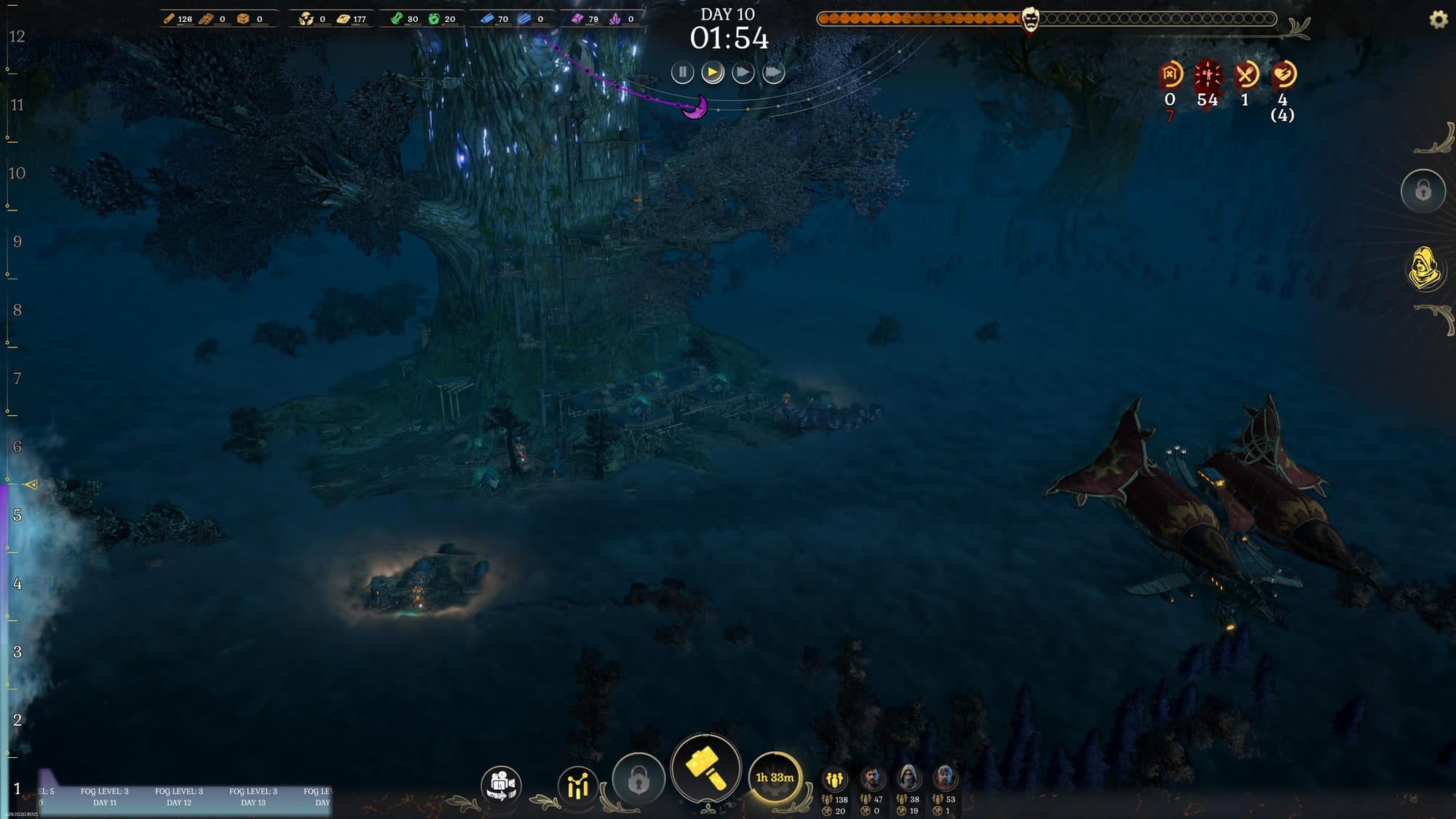Viewport: 1456px width, 819px height.
Task: Open the gear settings menu
Action: pyautogui.click(x=1439, y=20)
